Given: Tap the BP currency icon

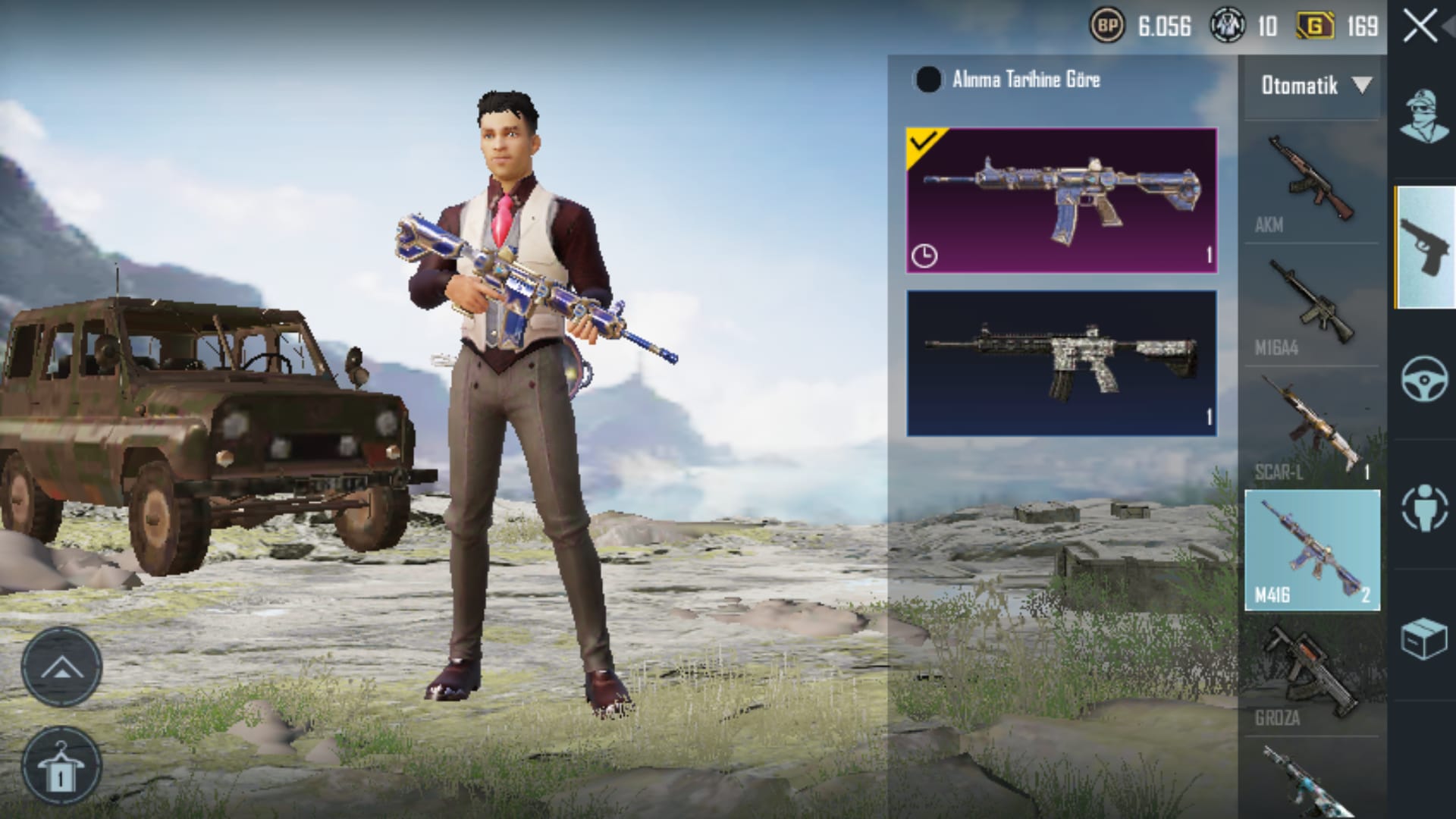Looking at the screenshot, I should point(1106,27).
